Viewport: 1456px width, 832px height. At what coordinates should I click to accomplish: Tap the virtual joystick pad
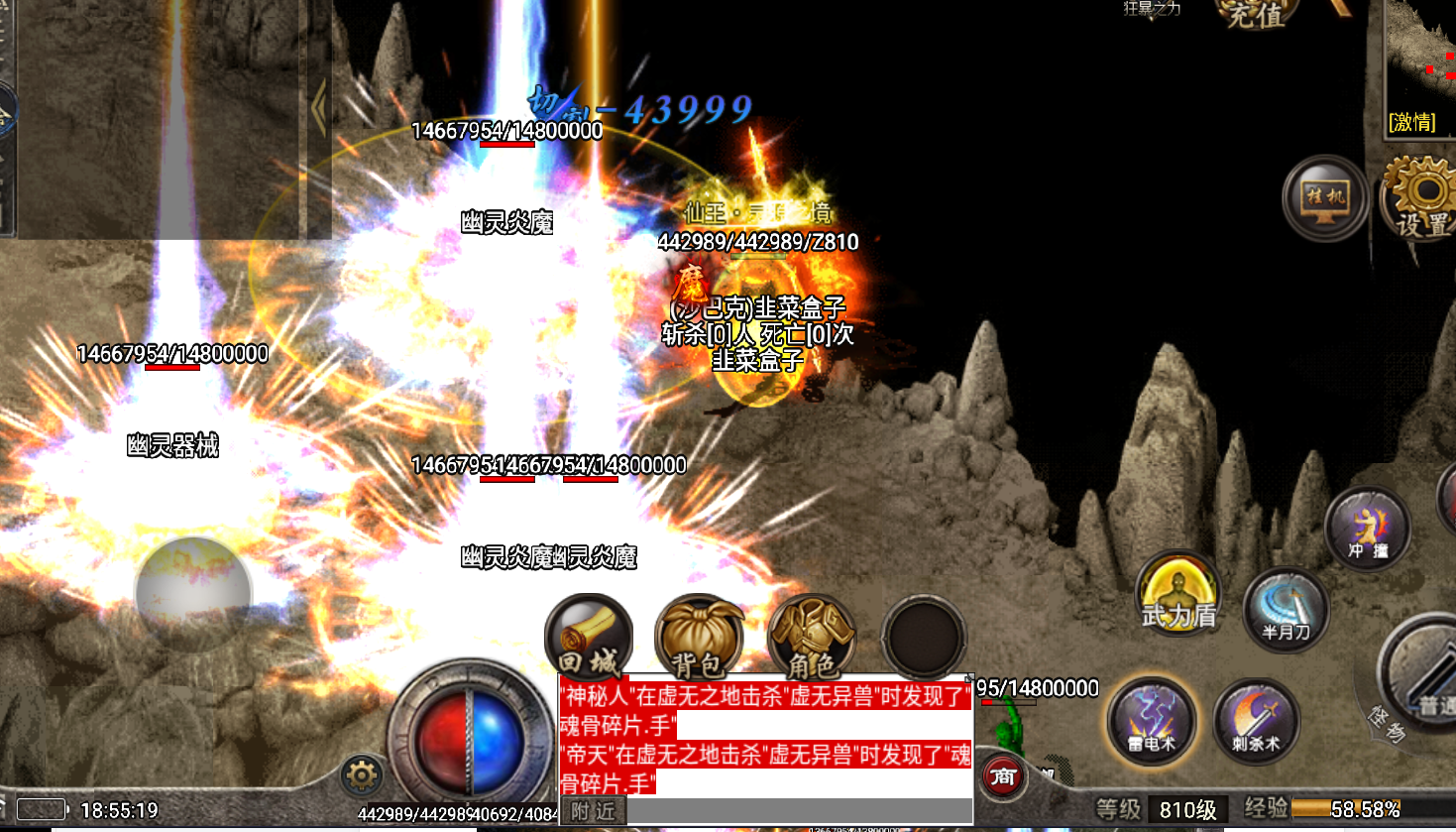pyautogui.click(x=193, y=592)
